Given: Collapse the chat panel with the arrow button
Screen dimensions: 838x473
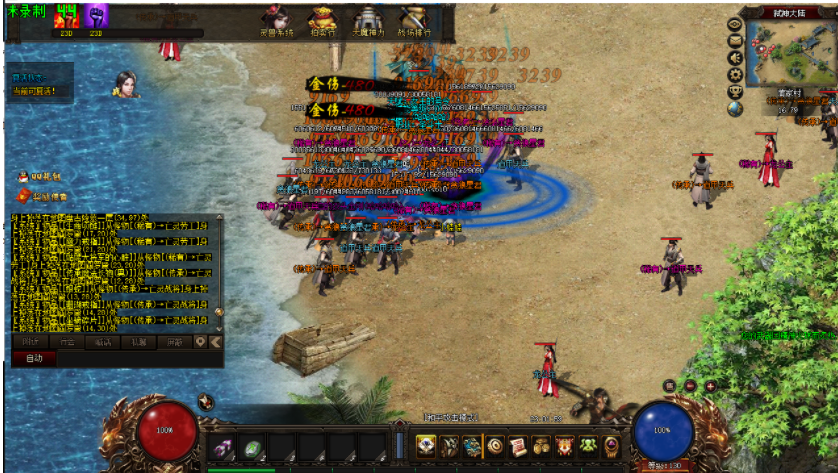Looking at the screenshot, I should click(x=217, y=341).
